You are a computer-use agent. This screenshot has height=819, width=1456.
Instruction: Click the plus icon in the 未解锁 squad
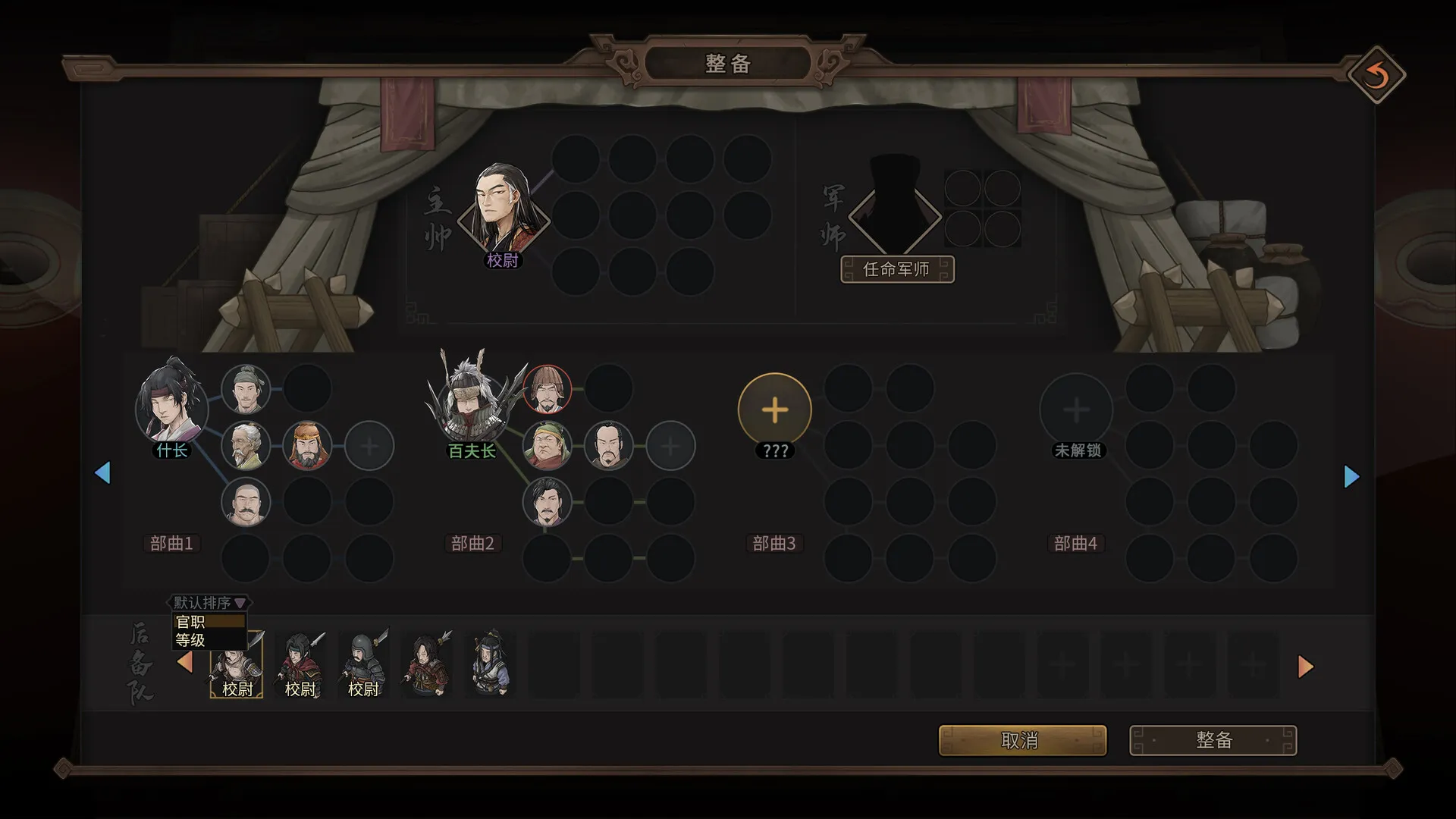1076,409
